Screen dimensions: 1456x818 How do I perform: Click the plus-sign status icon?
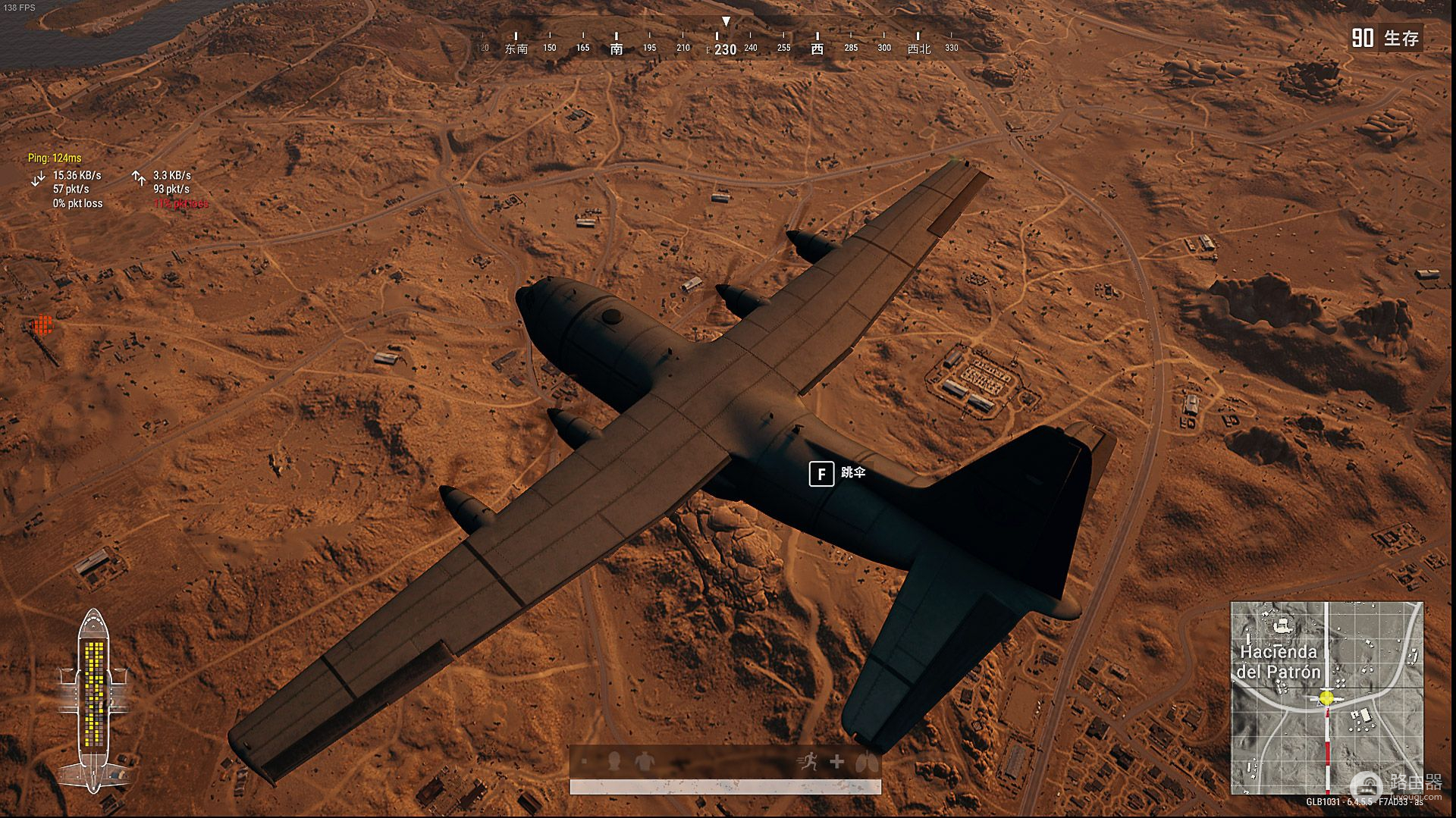pos(836,761)
